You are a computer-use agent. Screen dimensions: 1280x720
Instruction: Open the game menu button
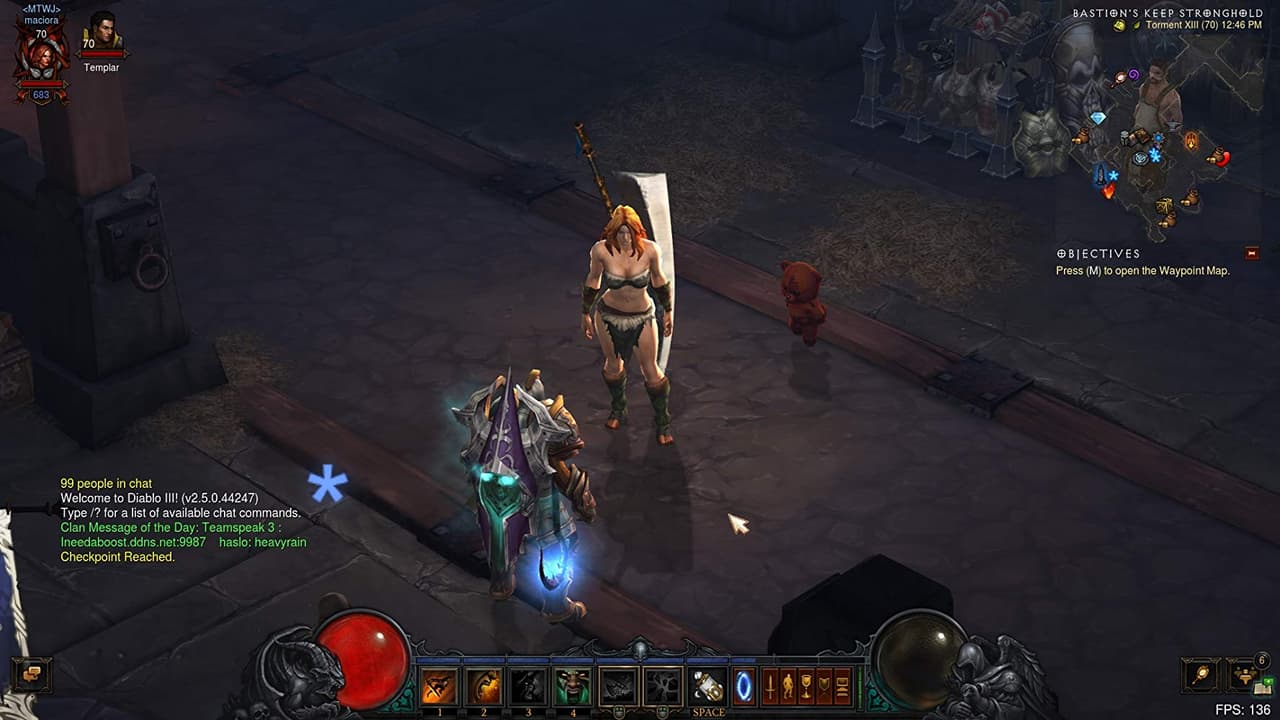(x=842, y=686)
